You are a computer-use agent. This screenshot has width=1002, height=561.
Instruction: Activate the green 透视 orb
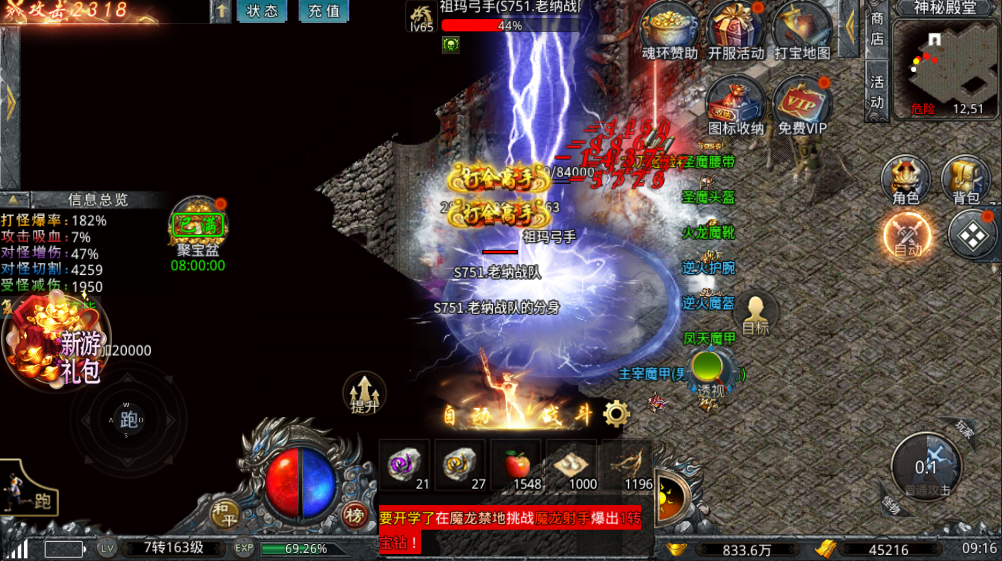point(709,370)
